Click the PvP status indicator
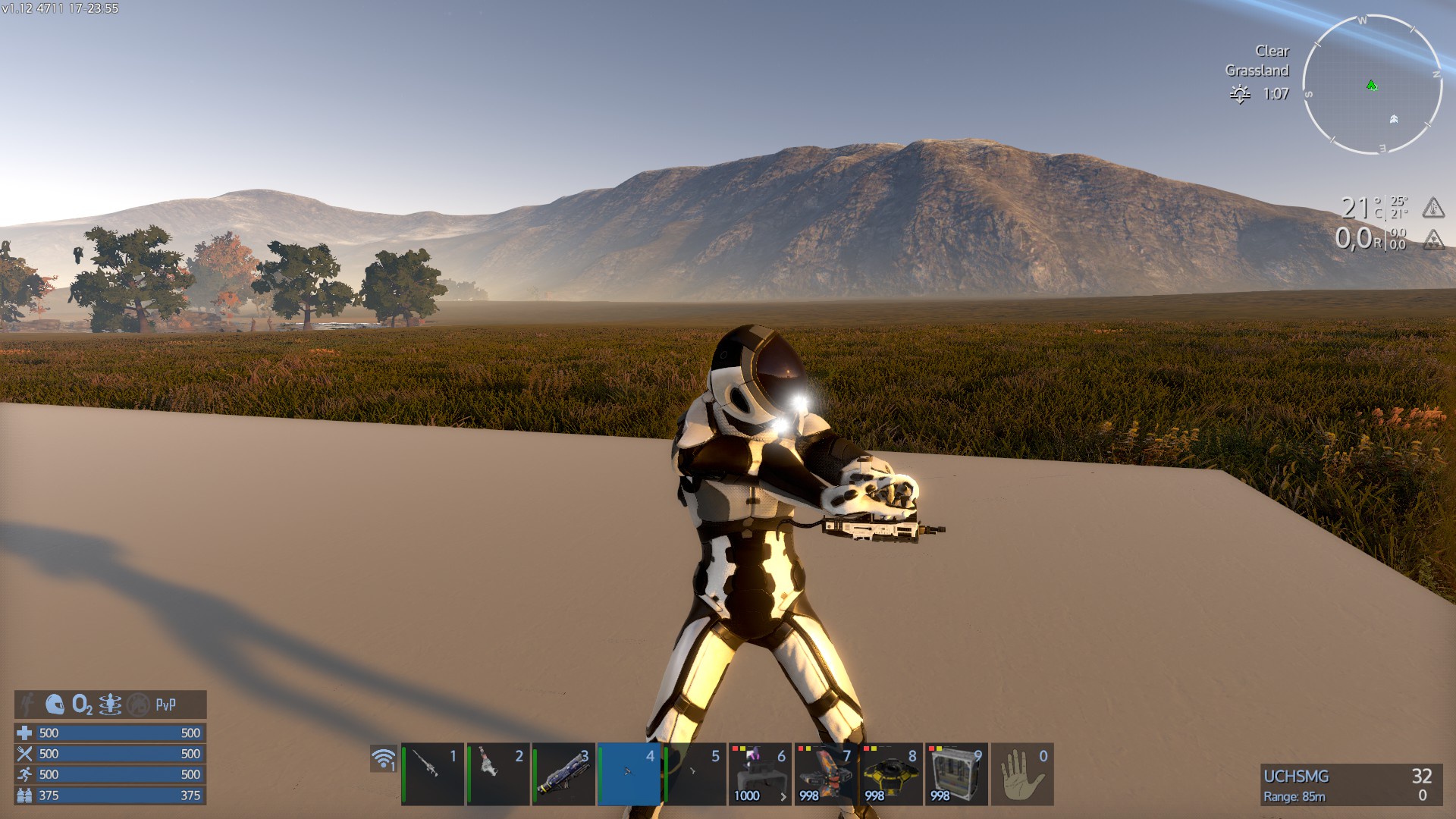The image size is (1456, 819). (x=165, y=704)
